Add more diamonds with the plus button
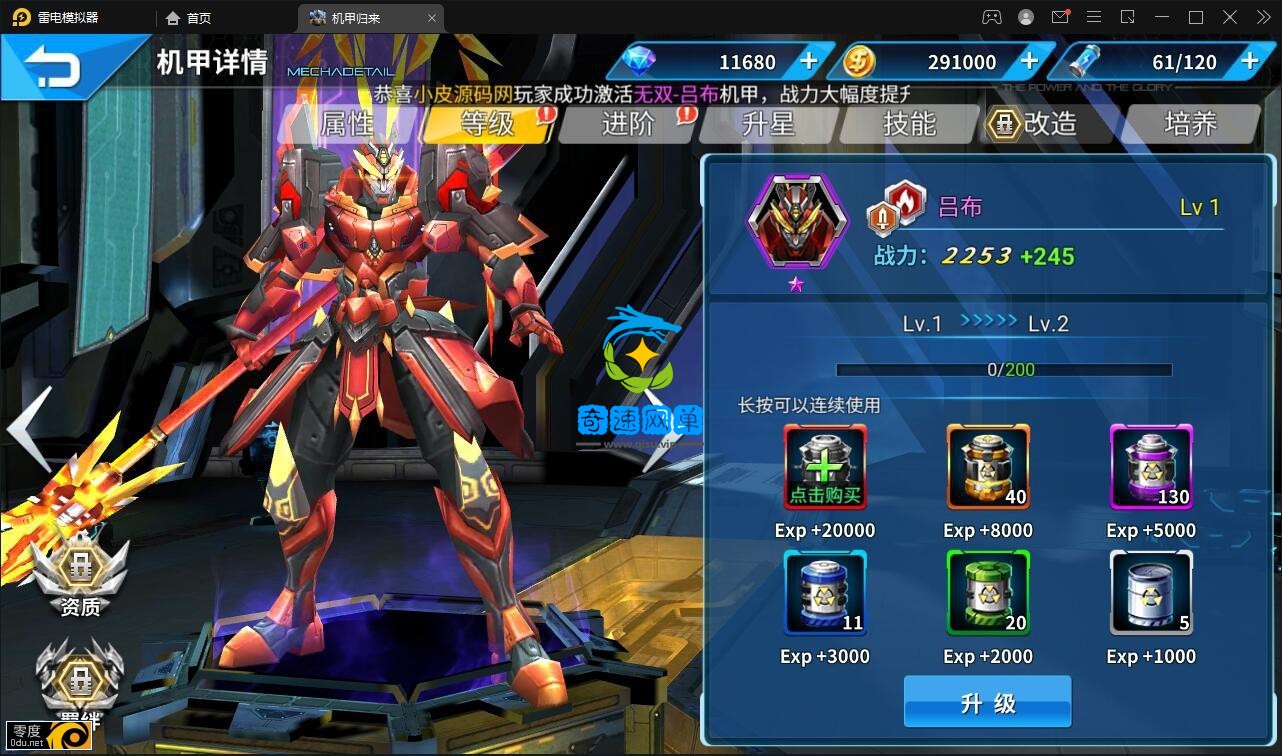 [809, 62]
